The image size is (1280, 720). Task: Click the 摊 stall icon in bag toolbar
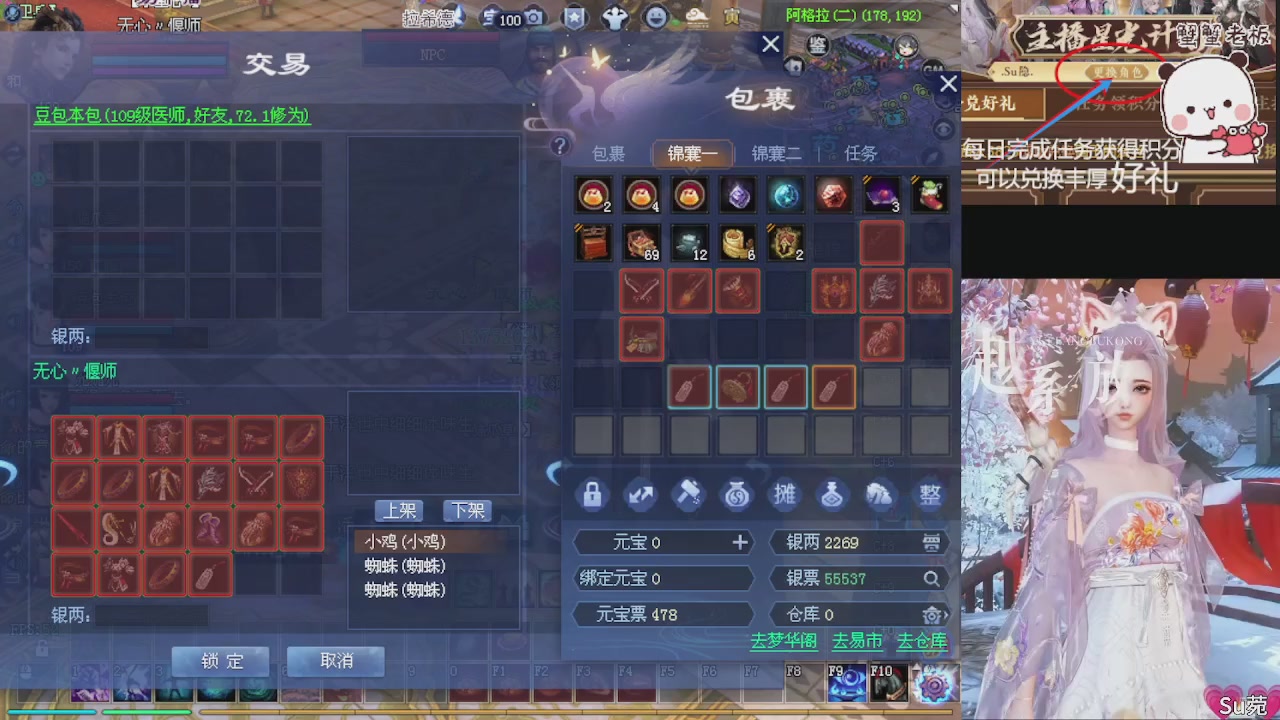785,495
